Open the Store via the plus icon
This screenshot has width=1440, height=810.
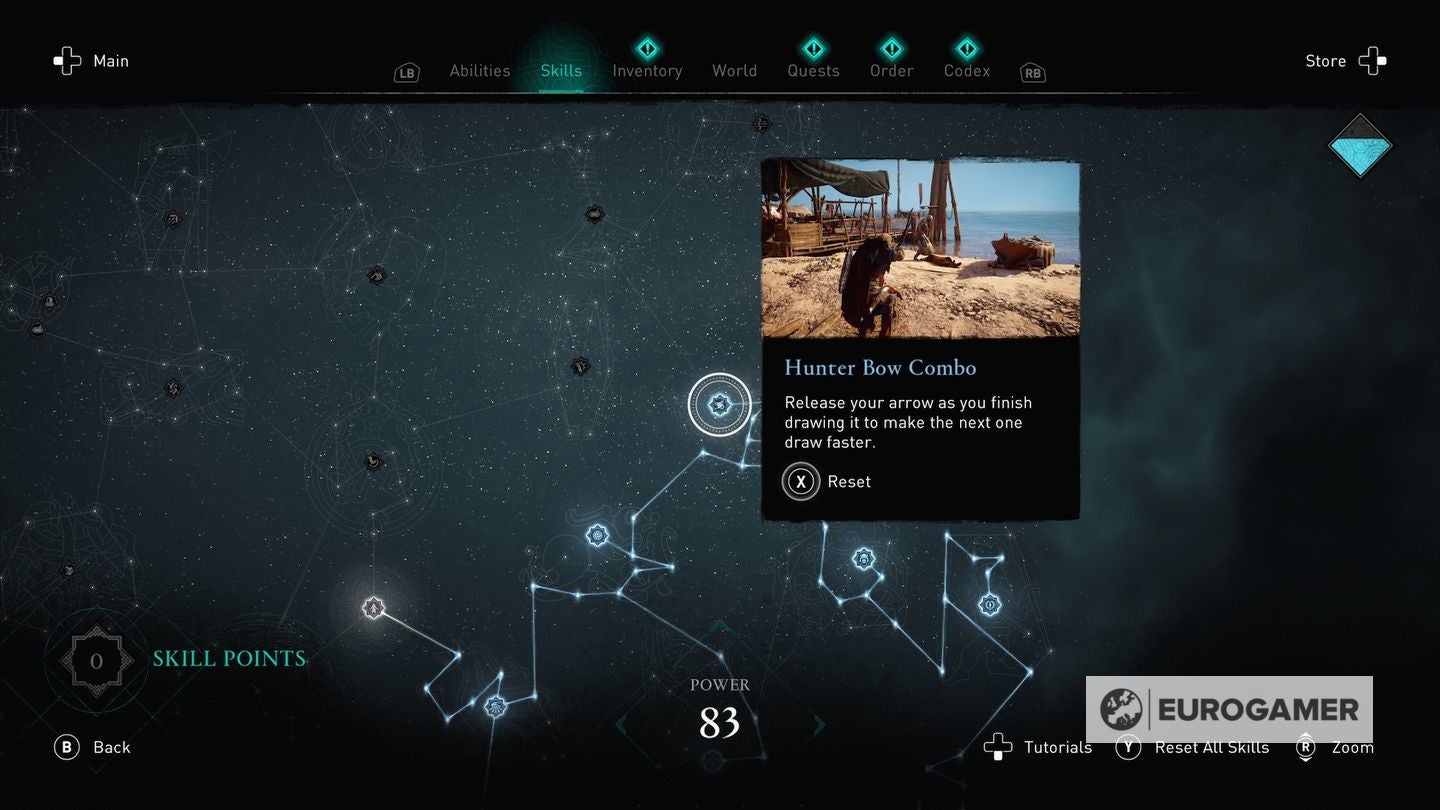pos(1374,60)
